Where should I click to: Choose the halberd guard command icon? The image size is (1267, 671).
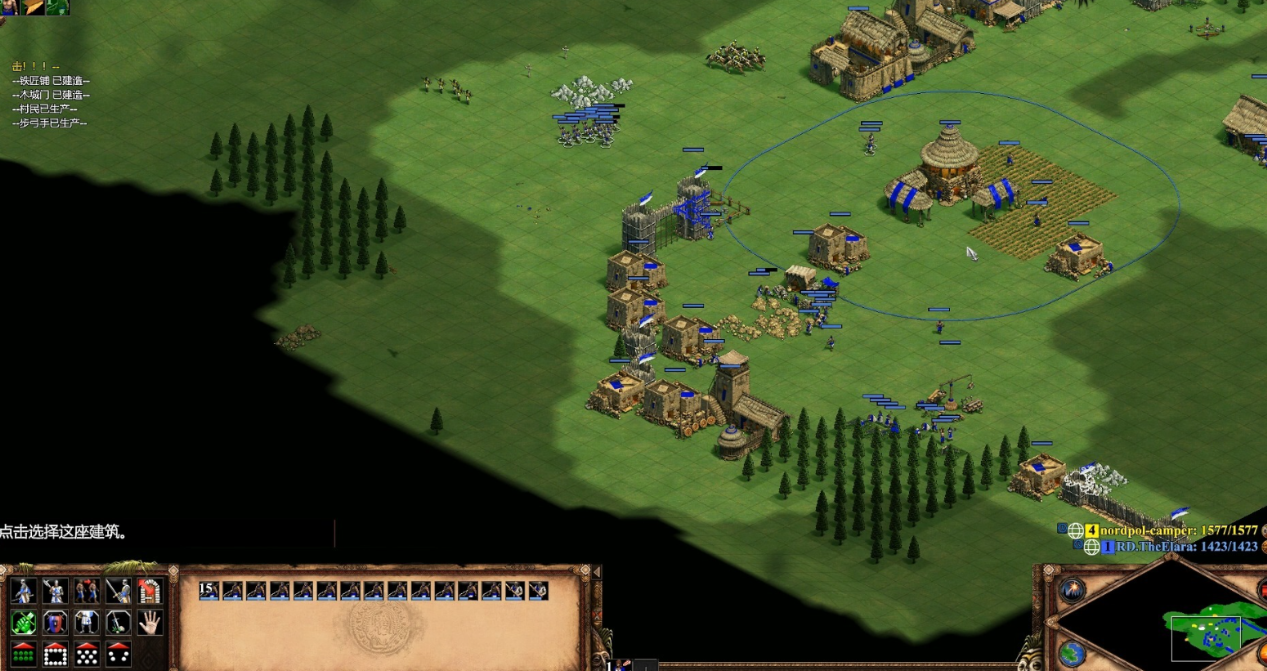[55, 591]
